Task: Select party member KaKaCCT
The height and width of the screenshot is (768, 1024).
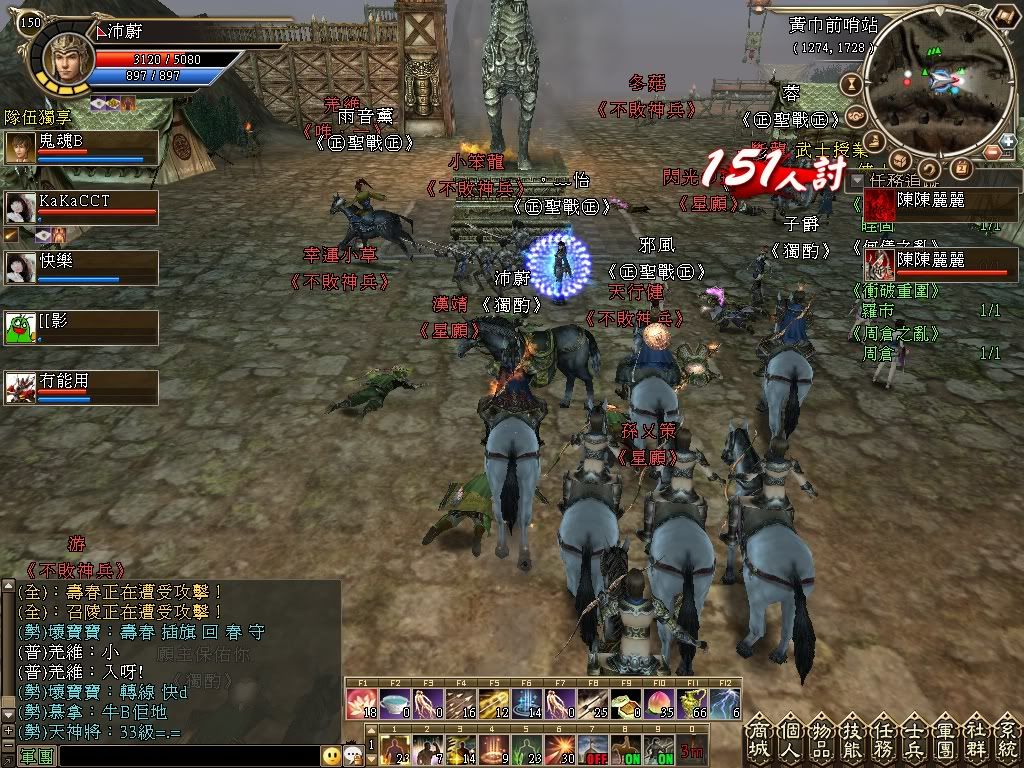Action: click(x=80, y=206)
